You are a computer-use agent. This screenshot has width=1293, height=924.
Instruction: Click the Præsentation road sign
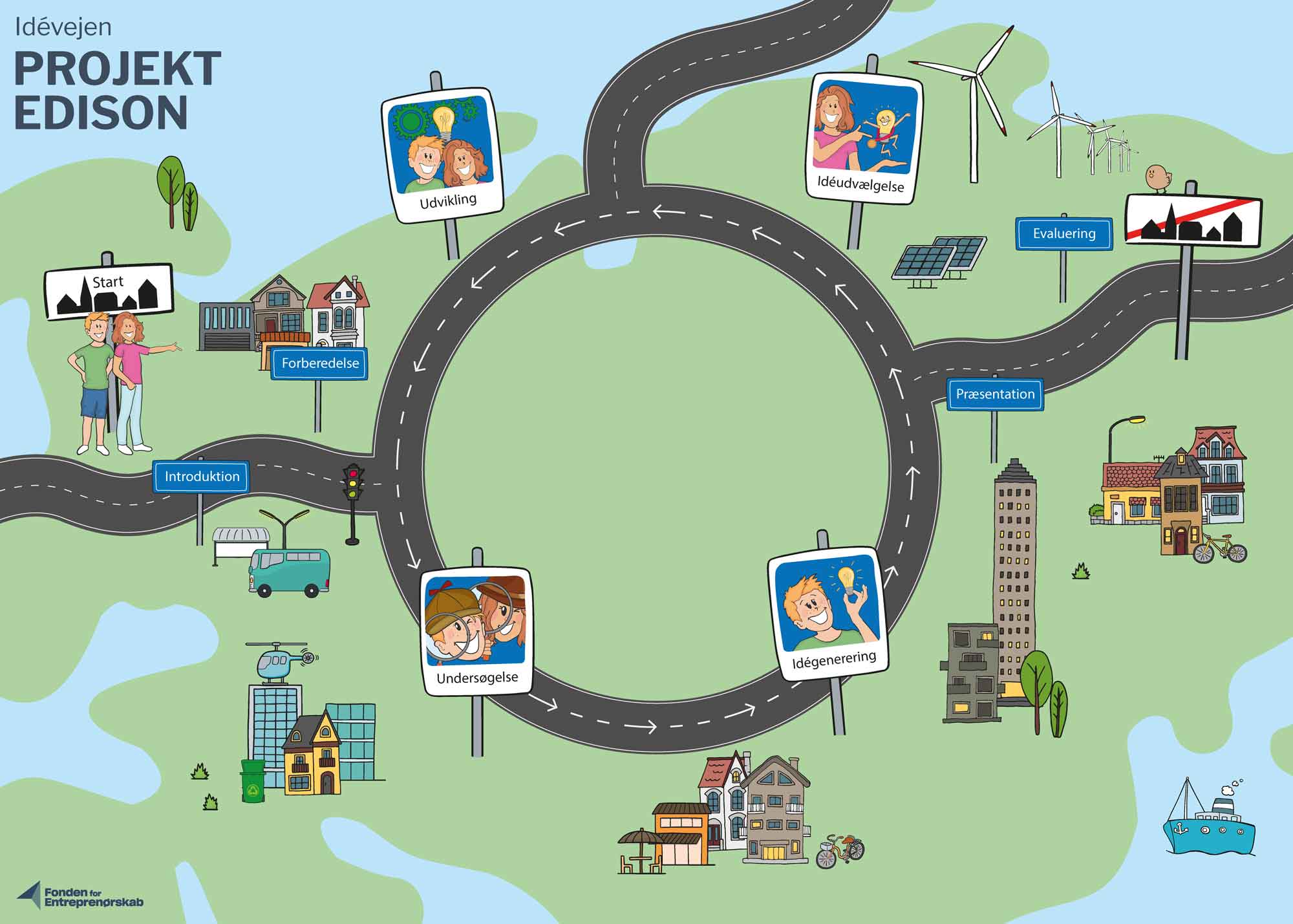(995, 394)
